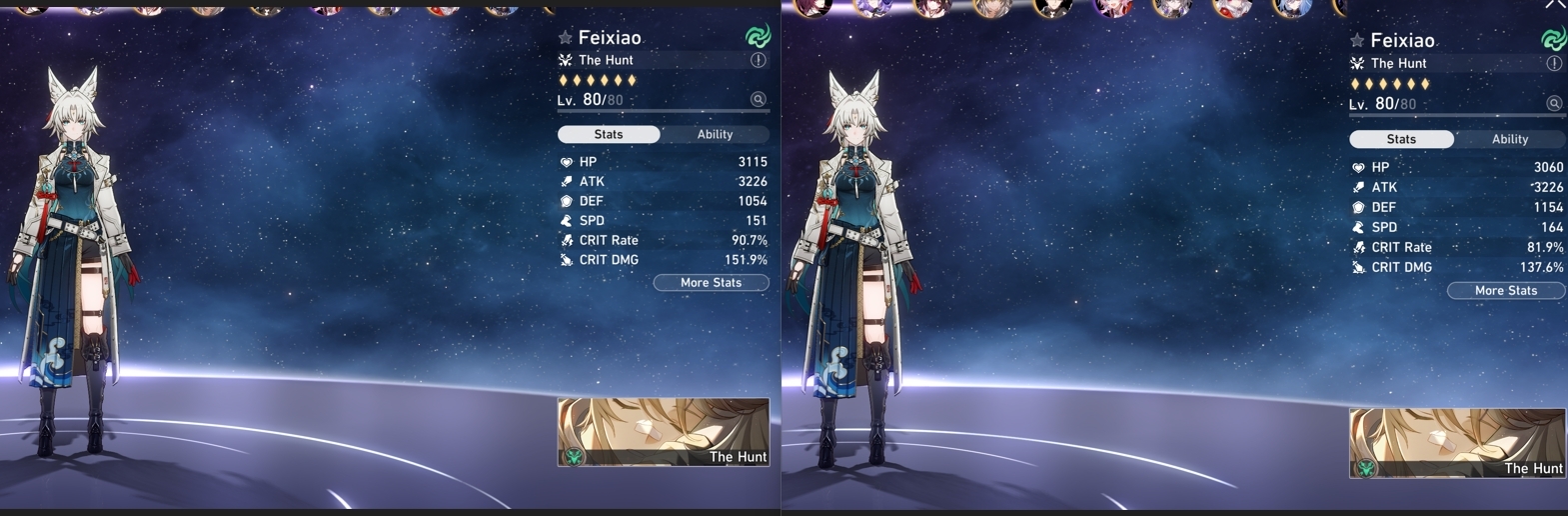Click the magnifier icon in the SPD 151 panel

tap(759, 99)
